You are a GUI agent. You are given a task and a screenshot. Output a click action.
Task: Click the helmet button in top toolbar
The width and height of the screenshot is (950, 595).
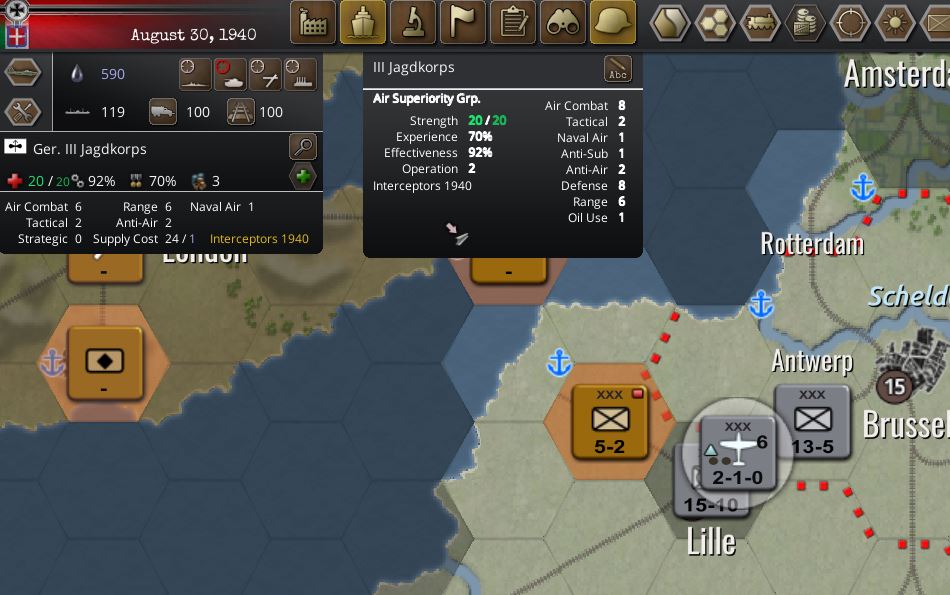tap(613, 22)
